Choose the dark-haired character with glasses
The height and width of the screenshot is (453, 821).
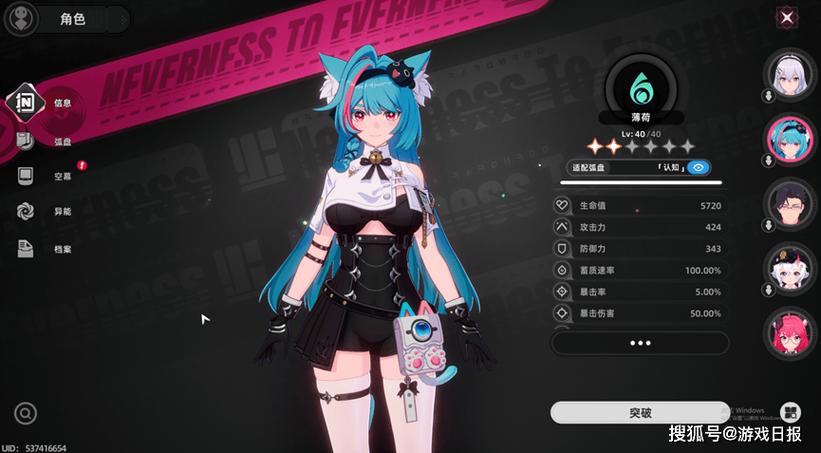789,202
